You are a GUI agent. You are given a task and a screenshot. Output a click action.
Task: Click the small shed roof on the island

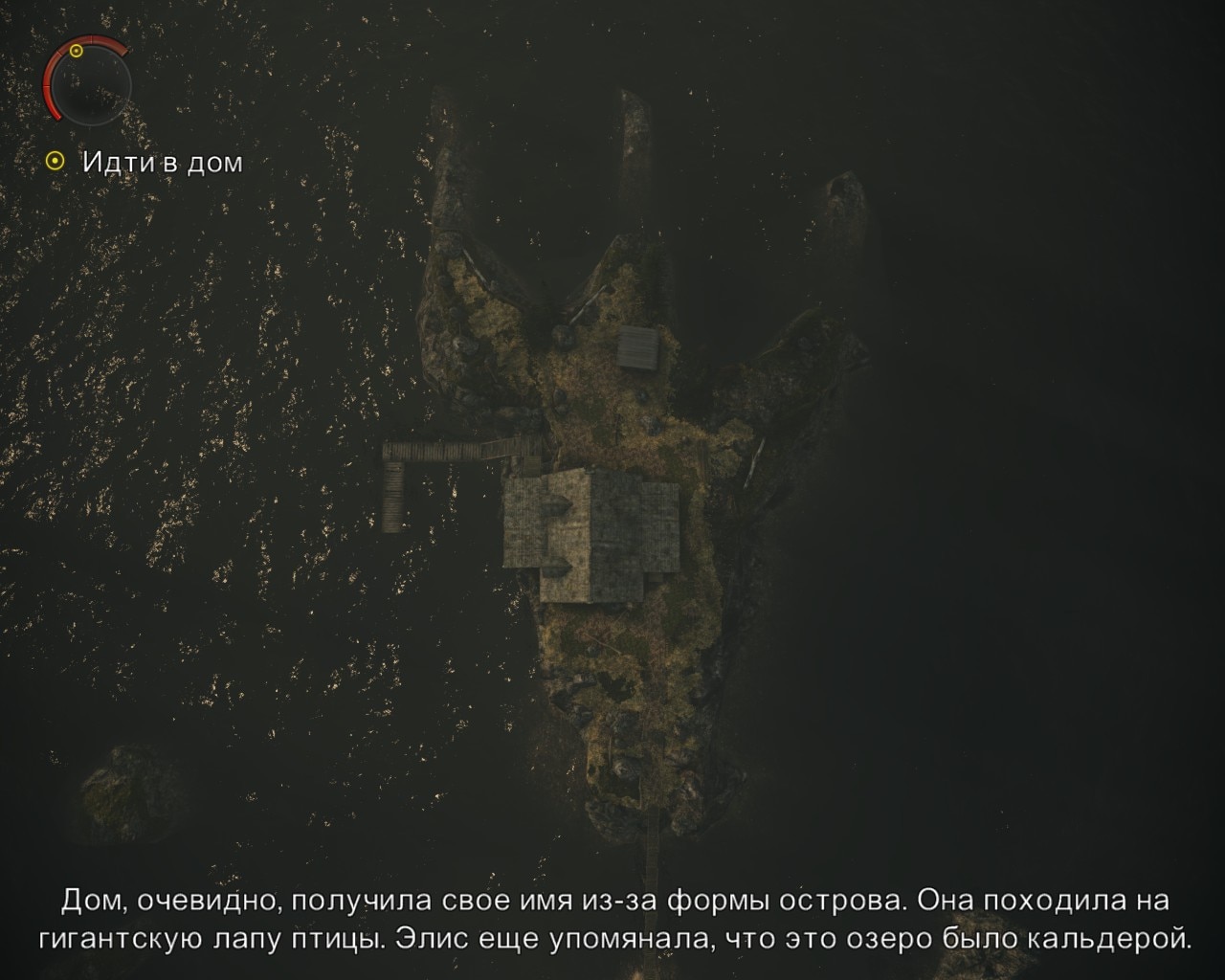tap(639, 349)
